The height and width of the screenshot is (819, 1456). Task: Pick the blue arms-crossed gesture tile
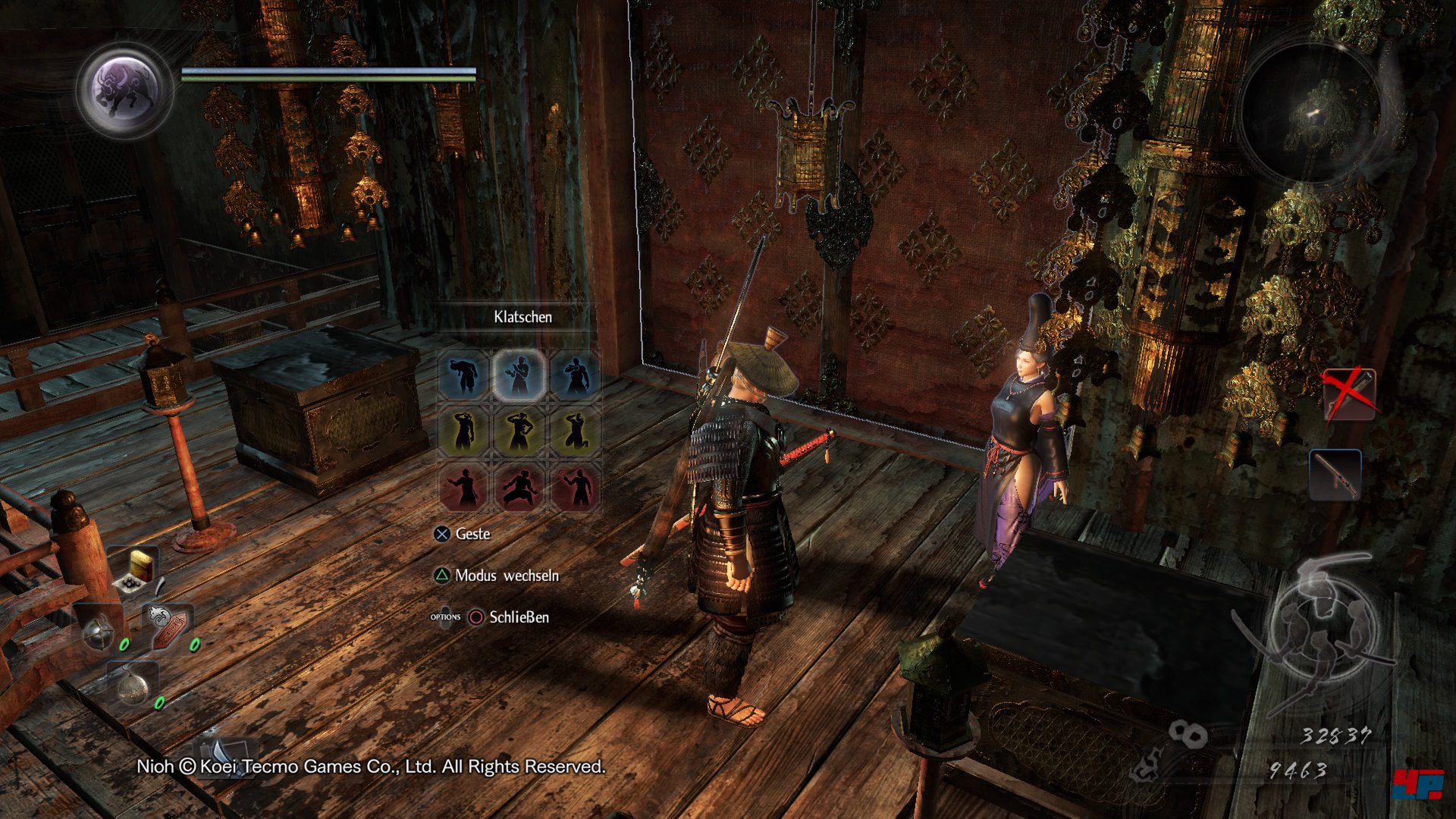[576, 375]
